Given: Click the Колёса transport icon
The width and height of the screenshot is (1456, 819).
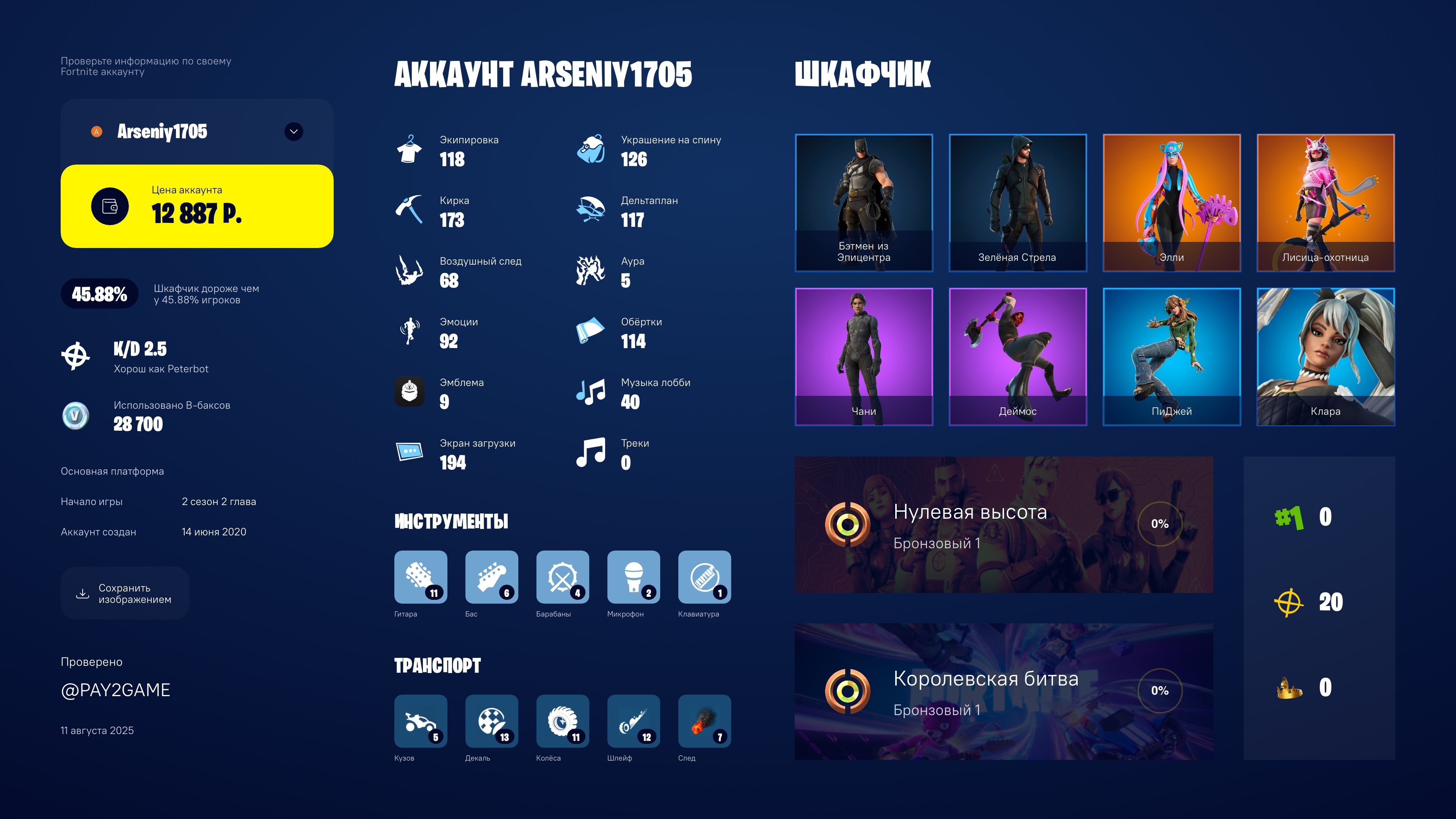Looking at the screenshot, I should [562, 721].
